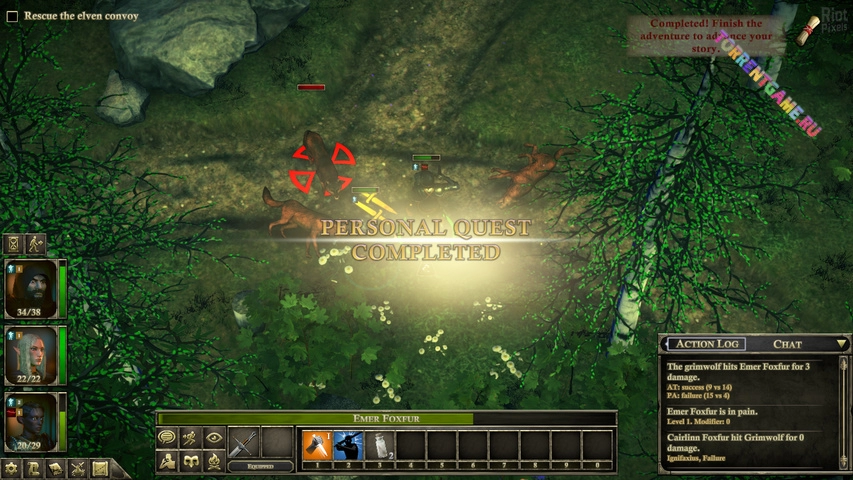This screenshot has width=853, height=480.
Task: Select the dark-skinned character portrait
Action: coord(30,421)
